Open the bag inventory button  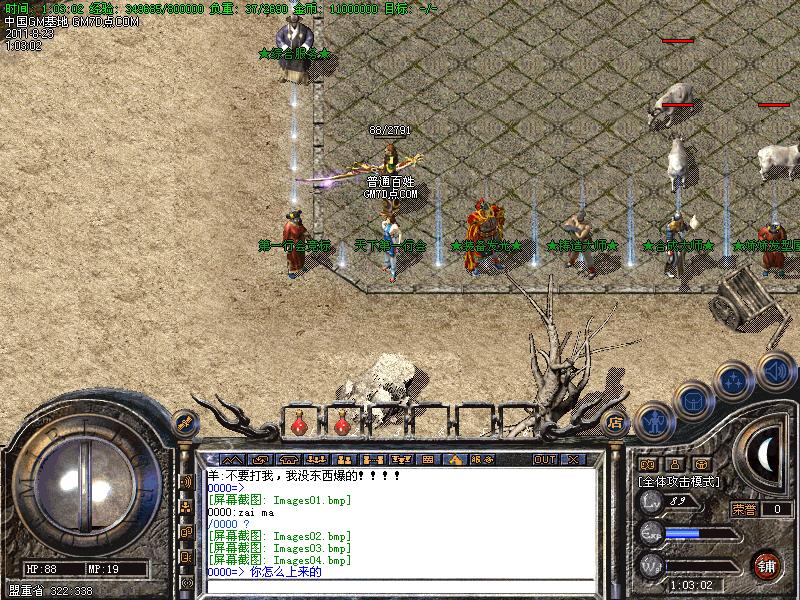pos(693,400)
